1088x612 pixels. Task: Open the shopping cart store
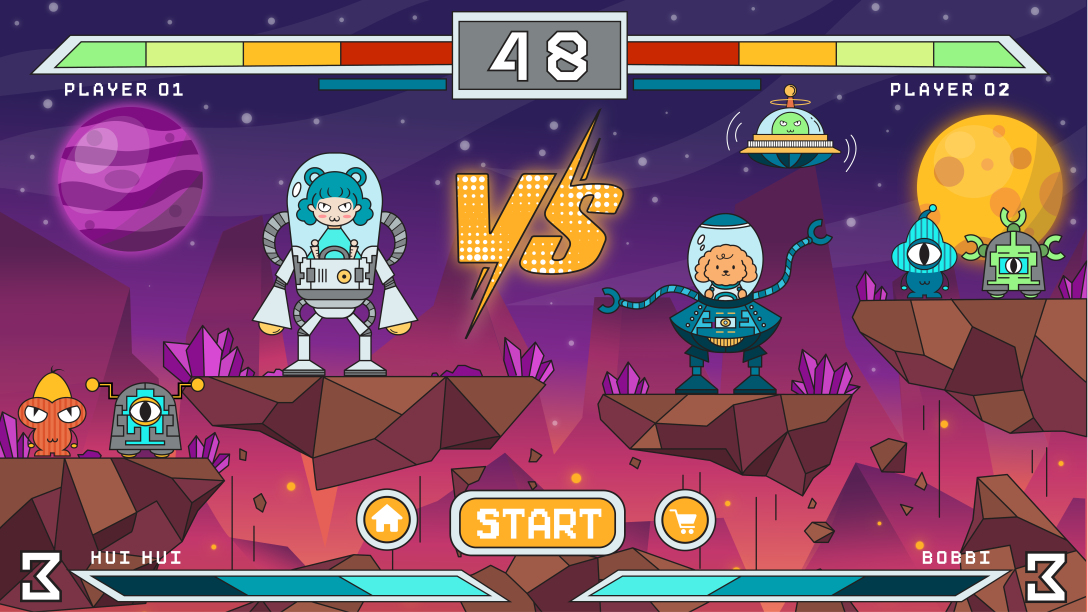[685, 520]
